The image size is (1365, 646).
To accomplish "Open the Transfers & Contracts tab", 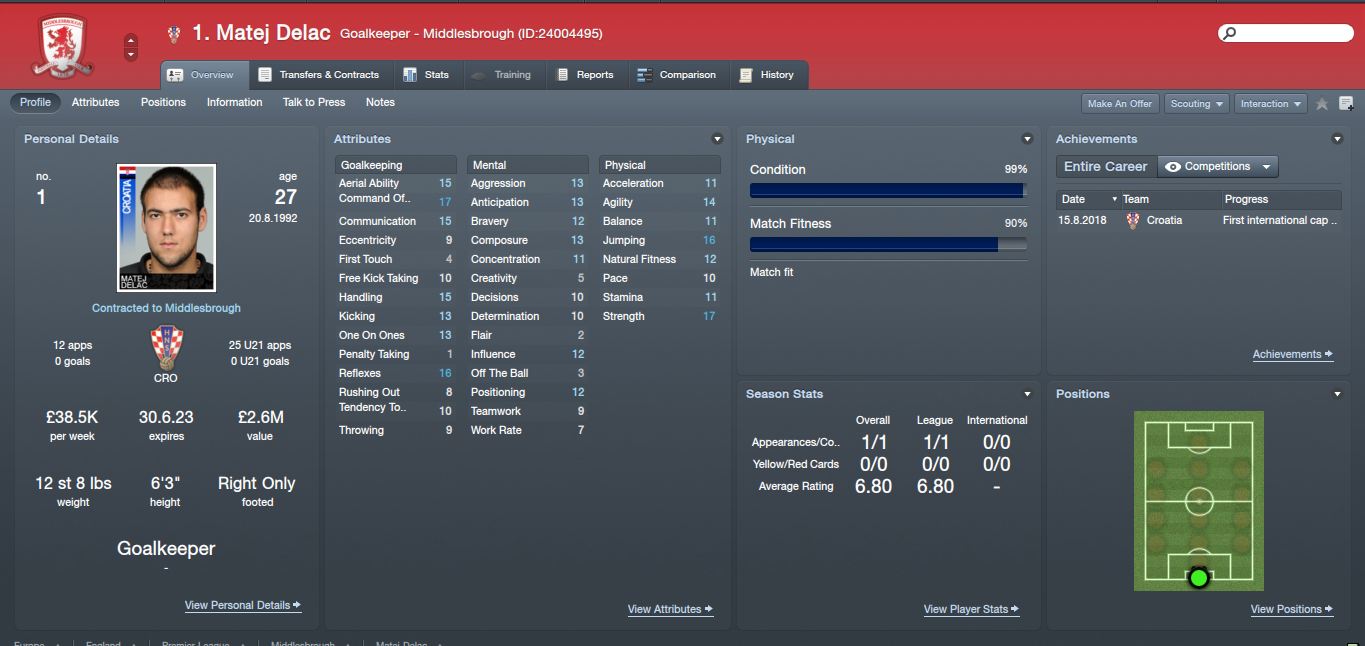I will tap(319, 75).
